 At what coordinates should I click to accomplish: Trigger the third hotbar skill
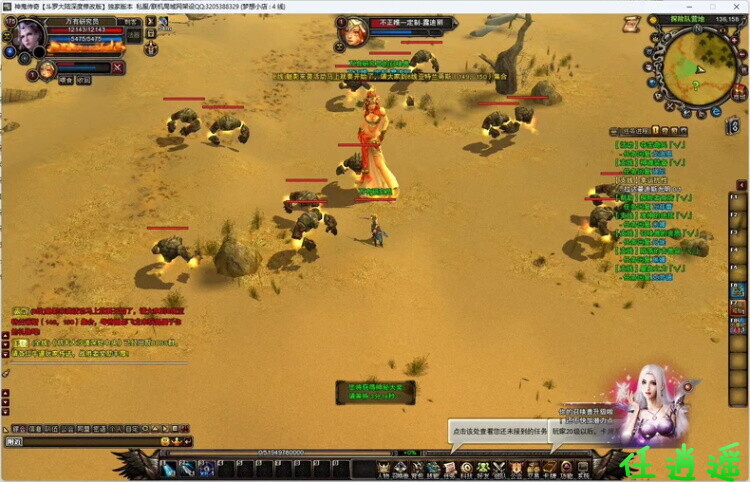[206, 469]
